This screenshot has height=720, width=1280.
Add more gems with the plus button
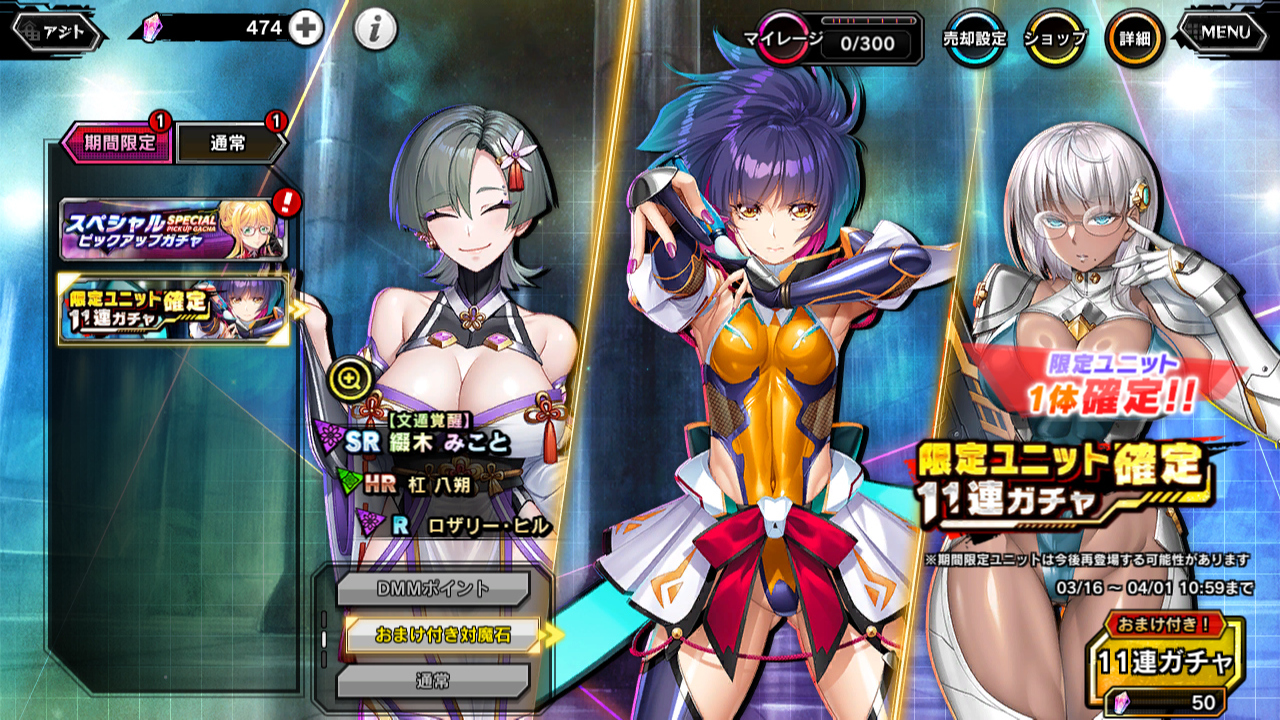pos(306,30)
